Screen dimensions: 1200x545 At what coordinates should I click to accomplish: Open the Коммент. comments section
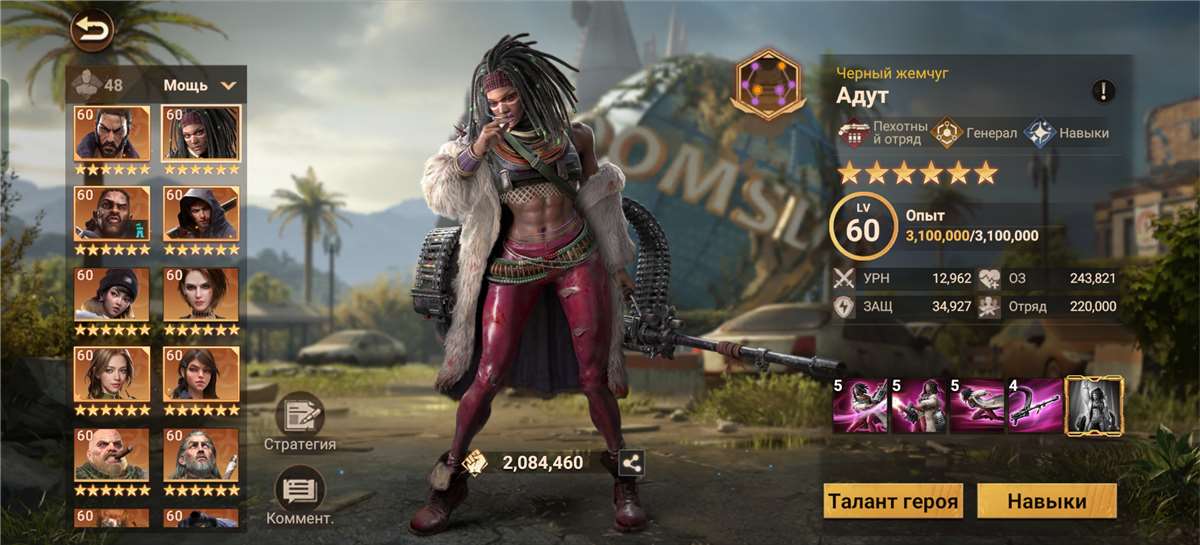point(300,496)
